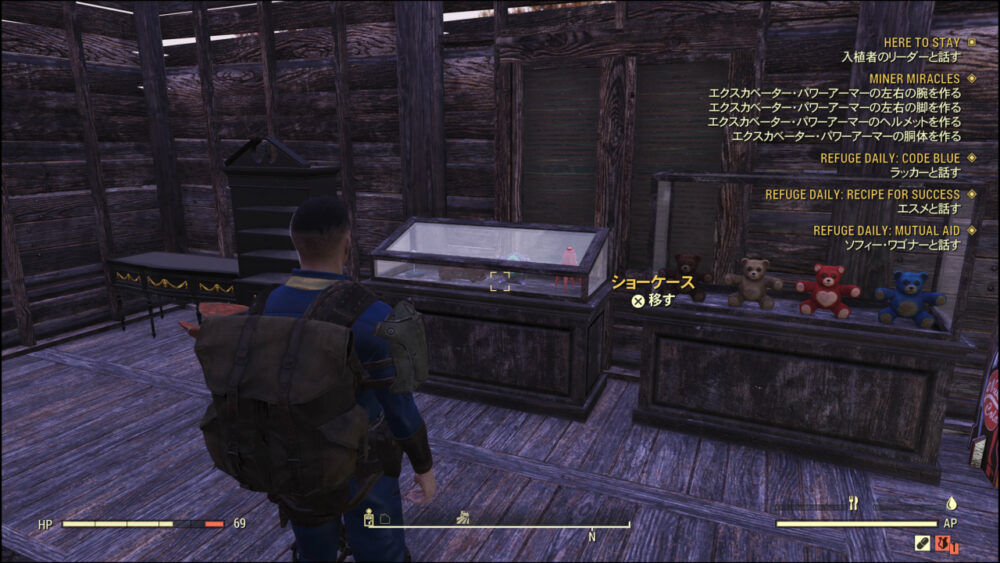Click the water droplet thirst icon
This screenshot has width=1000, height=563.
(951, 504)
